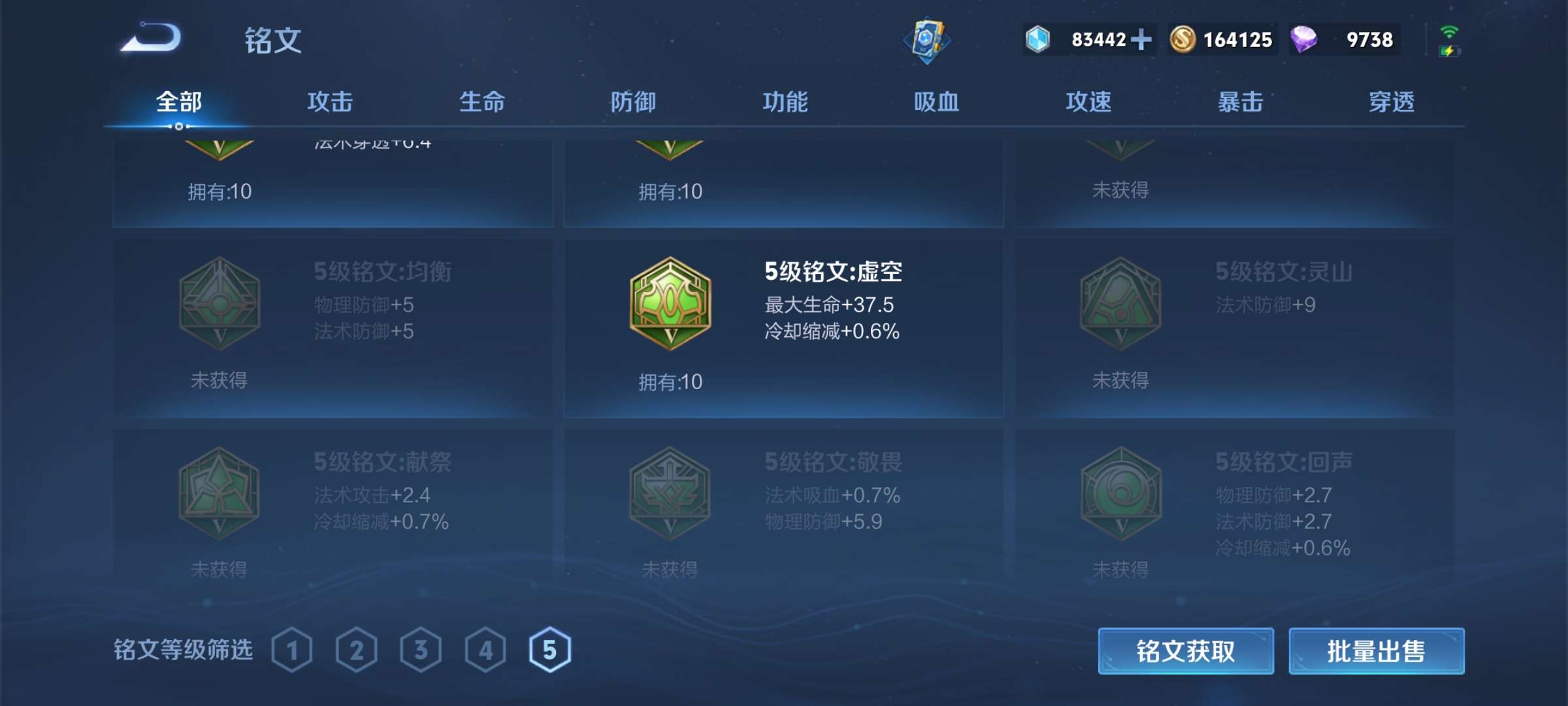Show the 功能 inscriptions tab
1568x706 pixels.
(x=785, y=102)
